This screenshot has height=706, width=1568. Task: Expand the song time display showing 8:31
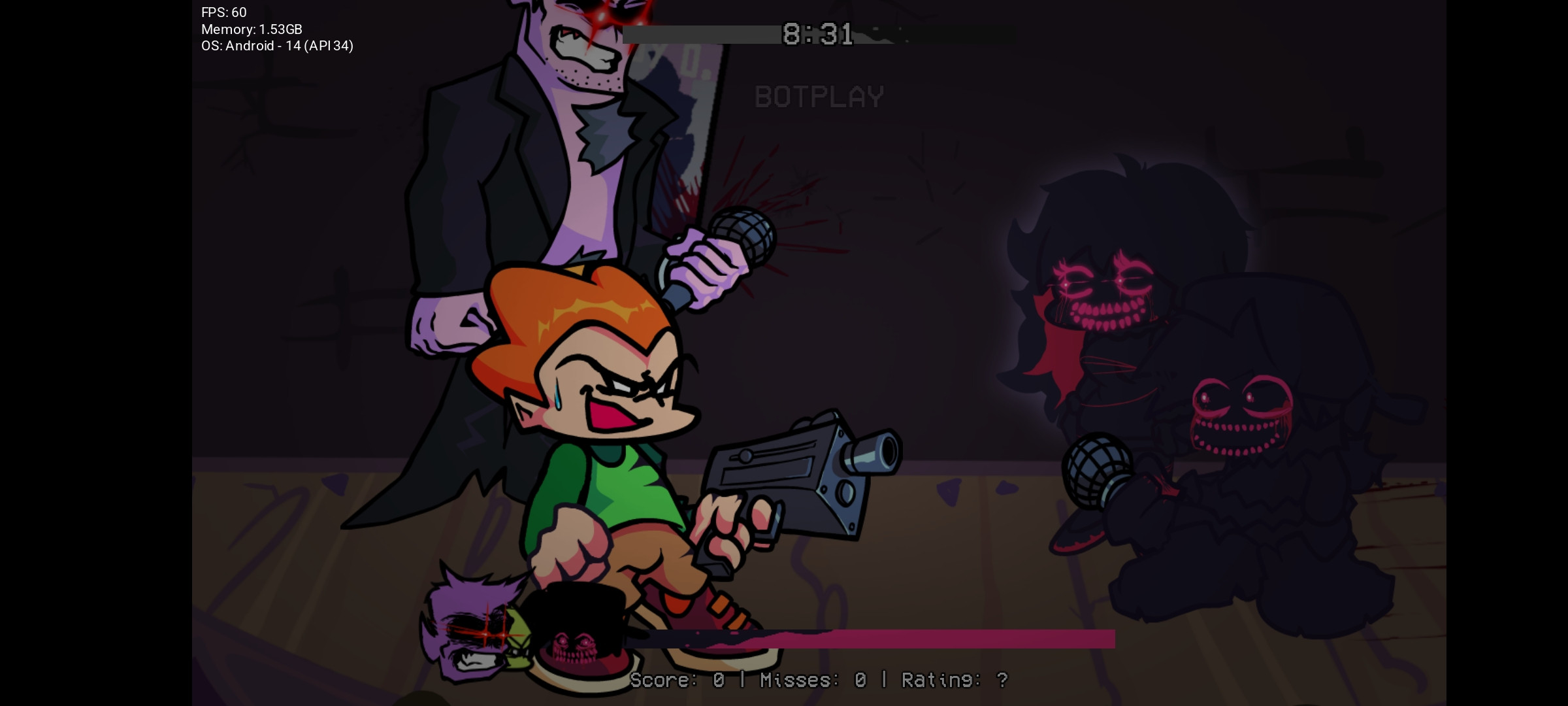(815, 34)
